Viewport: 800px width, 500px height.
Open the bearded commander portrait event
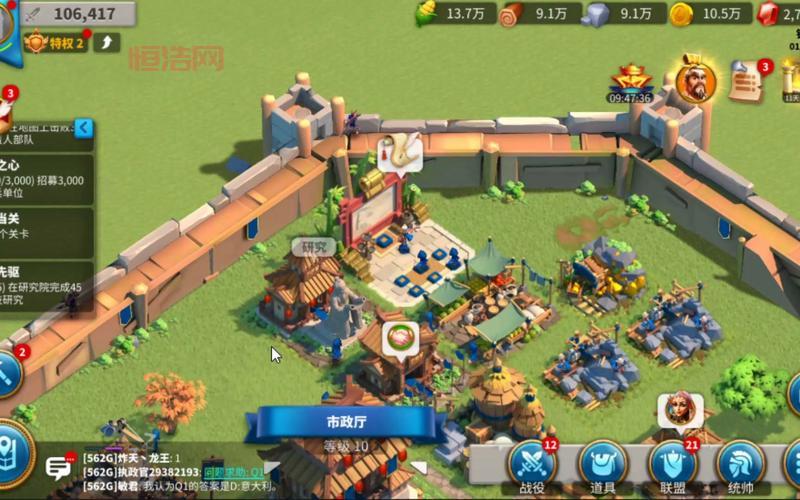tap(695, 79)
